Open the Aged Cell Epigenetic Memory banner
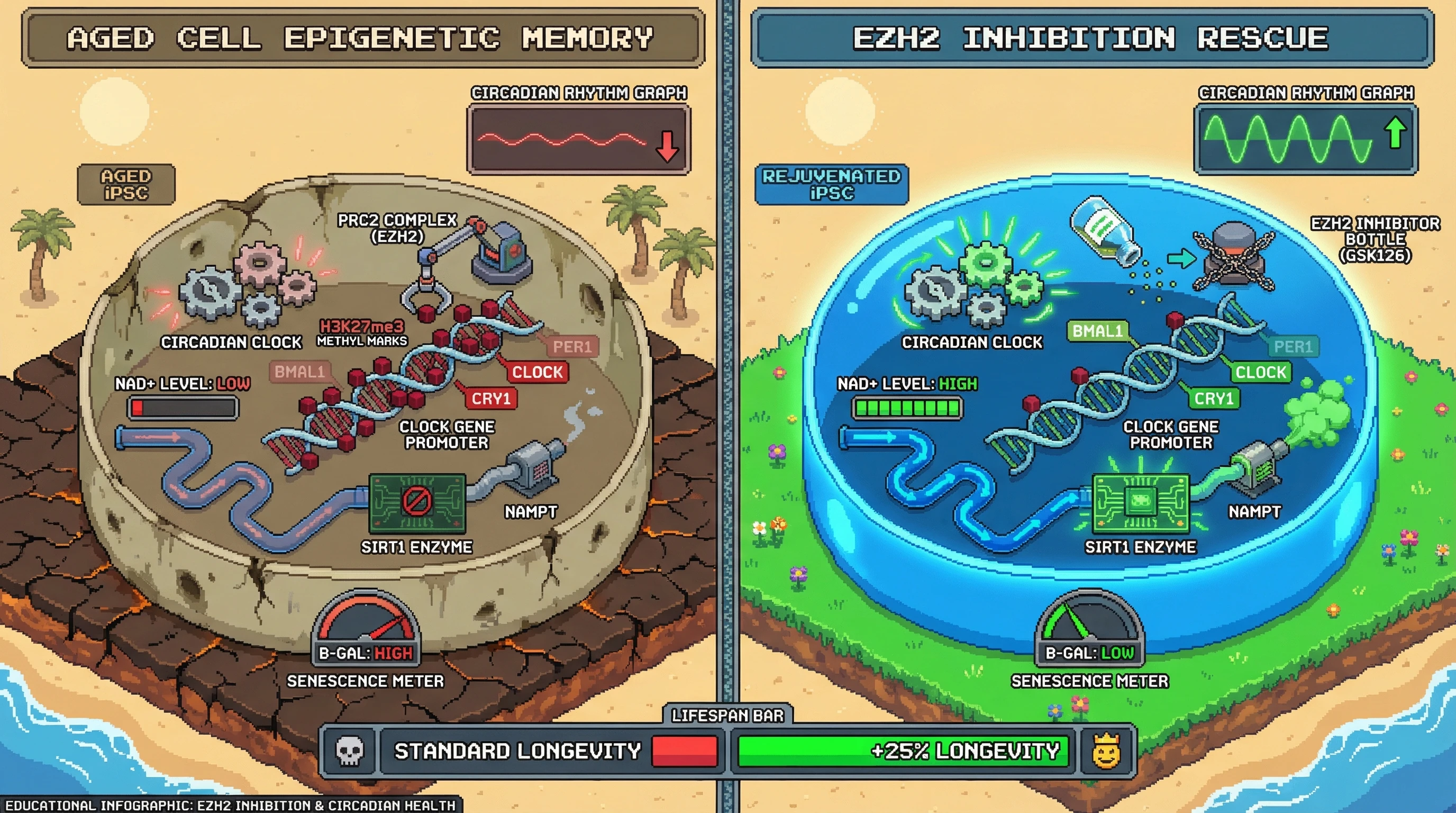Image resolution: width=1456 pixels, height=813 pixels. [x=362, y=39]
